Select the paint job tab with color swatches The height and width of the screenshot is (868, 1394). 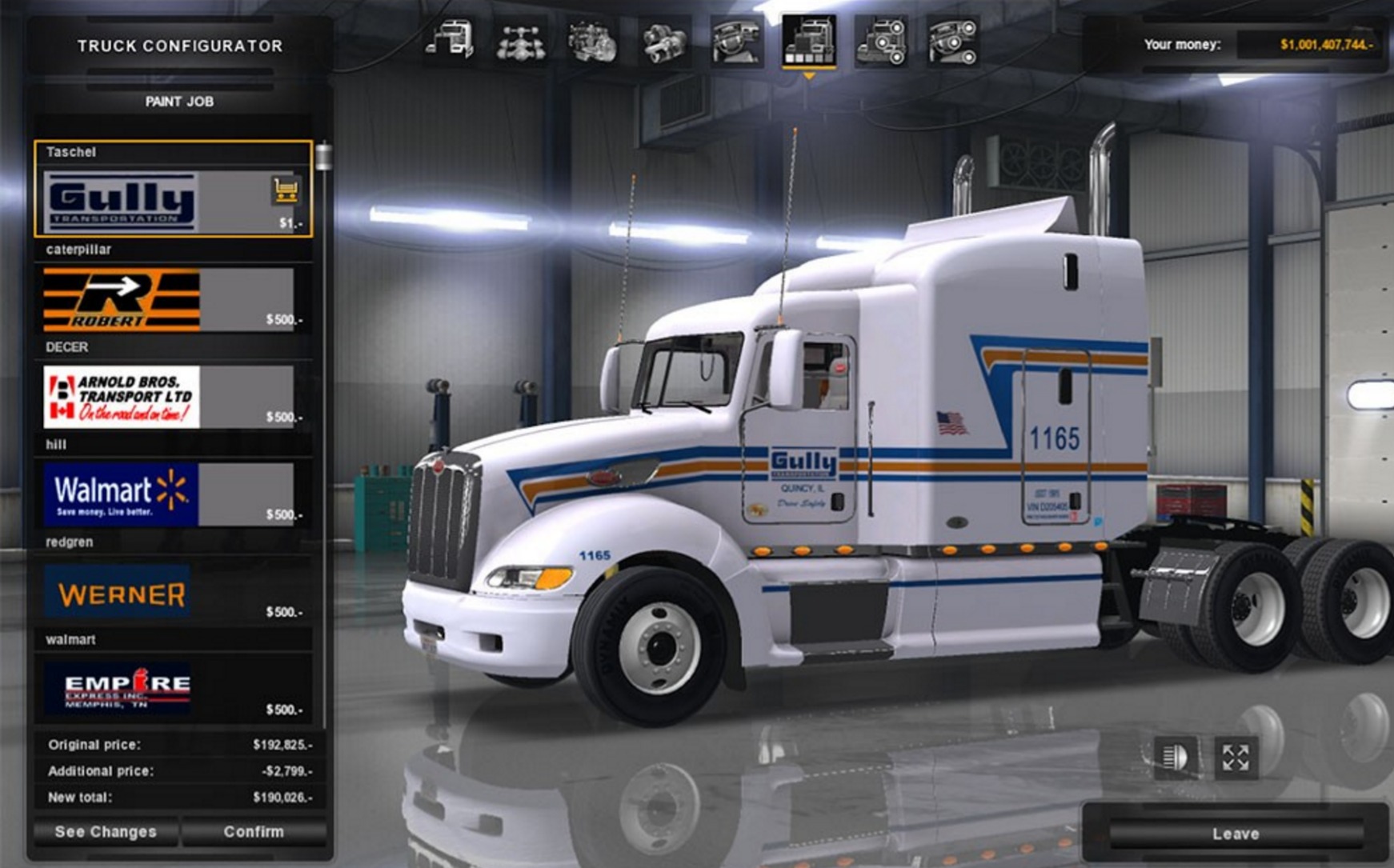pyautogui.click(x=809, y=41)
